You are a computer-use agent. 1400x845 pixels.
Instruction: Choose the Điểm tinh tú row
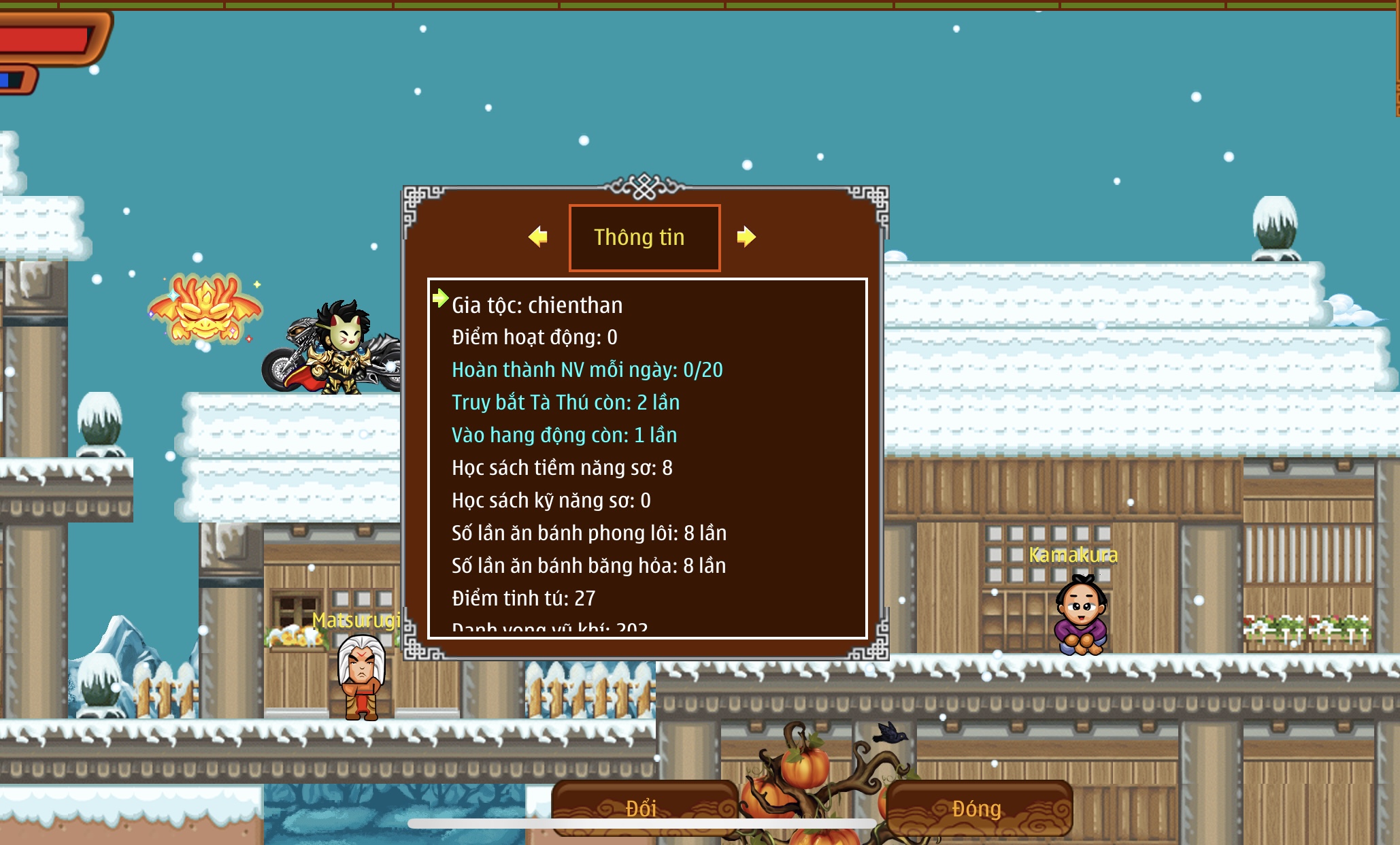(x=523, y=599)
